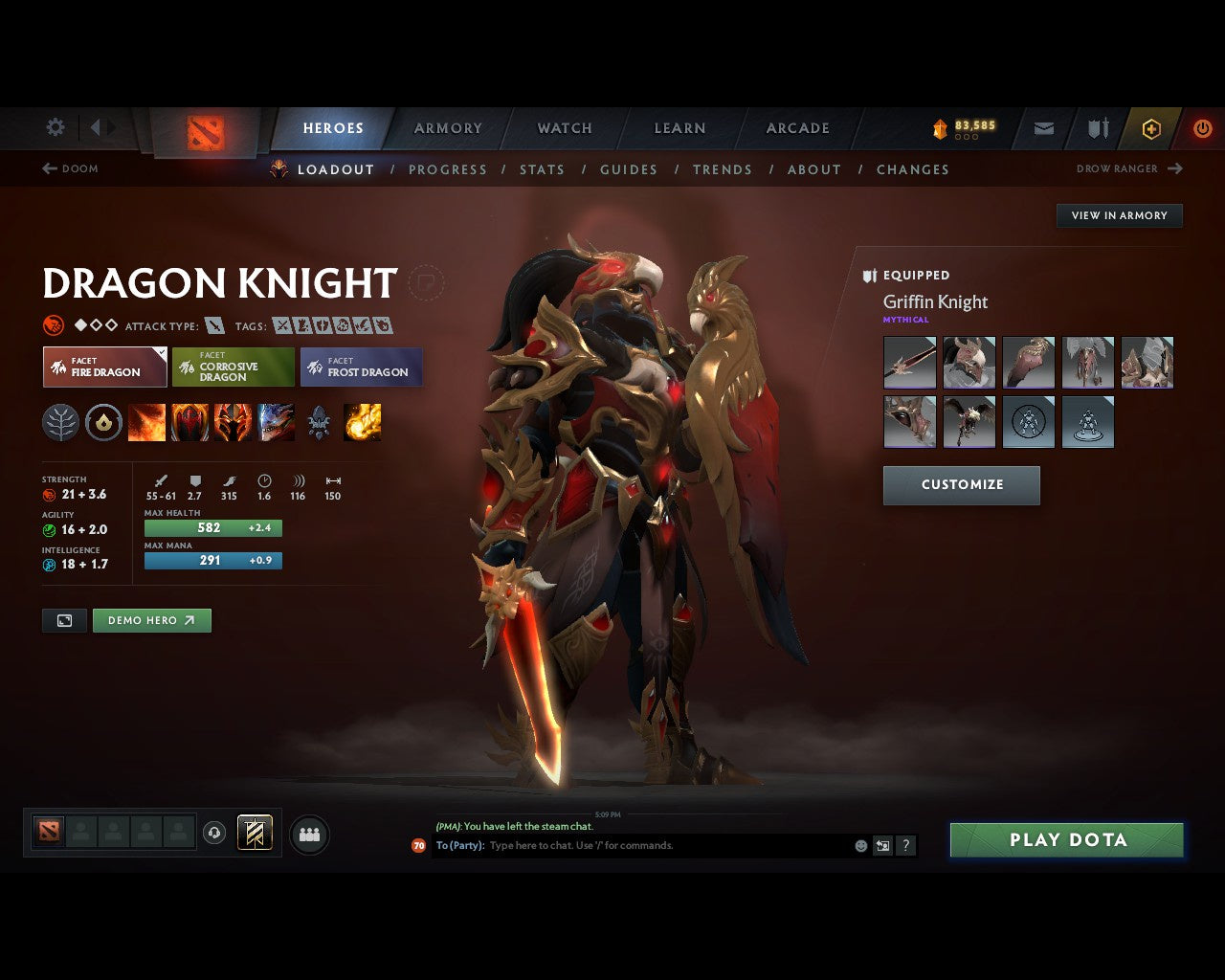The height and width of the screenshot is (980, 1225).
Task: Switch to the Frost Dragon facet
Action: [362, 367]
